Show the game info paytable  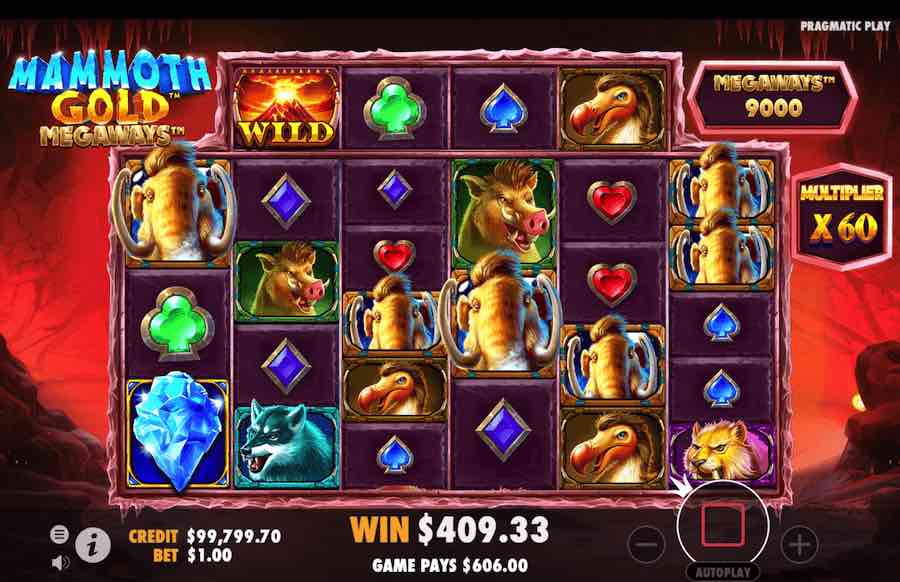[x=93, y=544]
